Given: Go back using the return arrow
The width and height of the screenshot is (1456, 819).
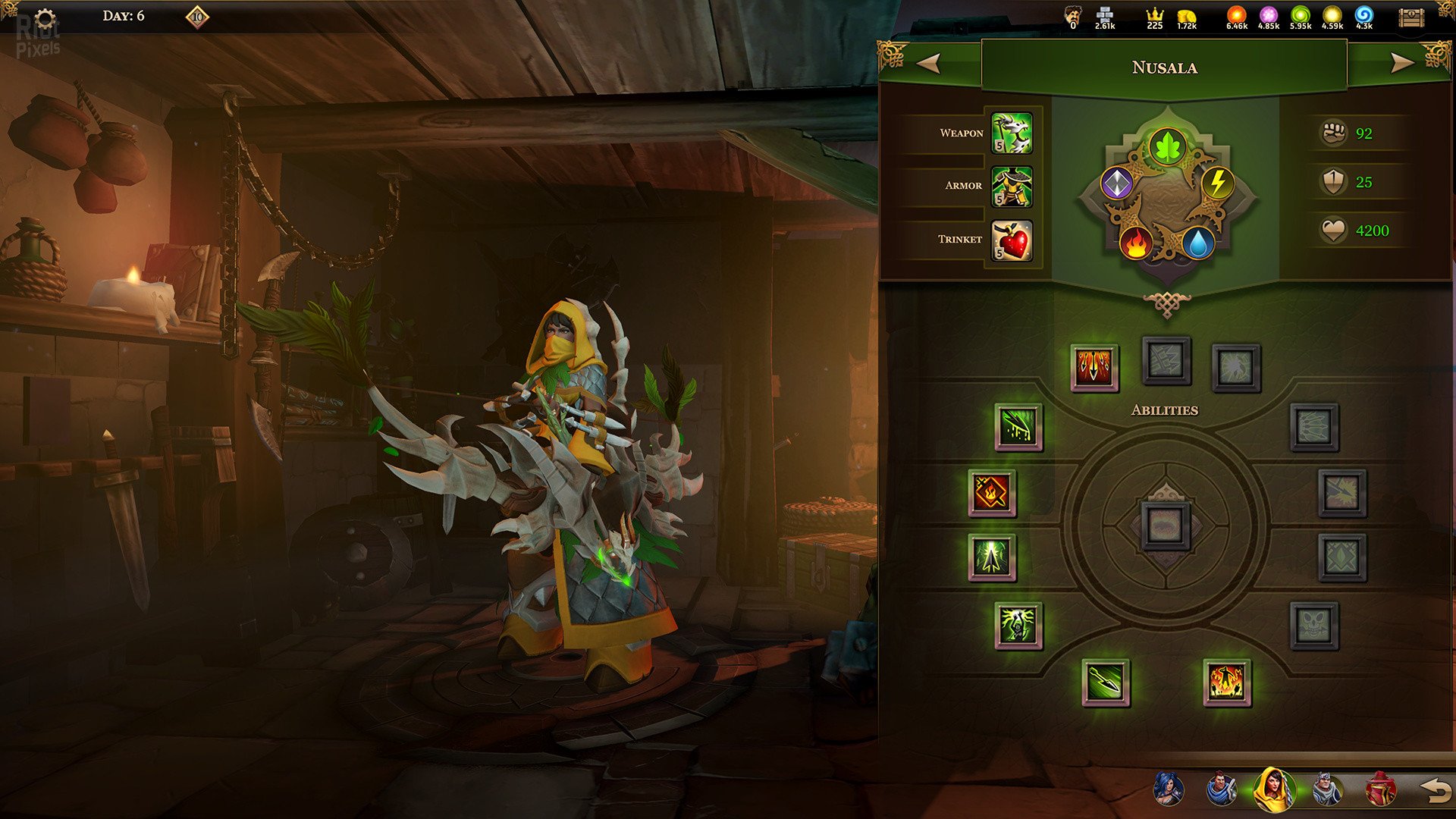Looking at the screenshot, I should point(1434,790).
